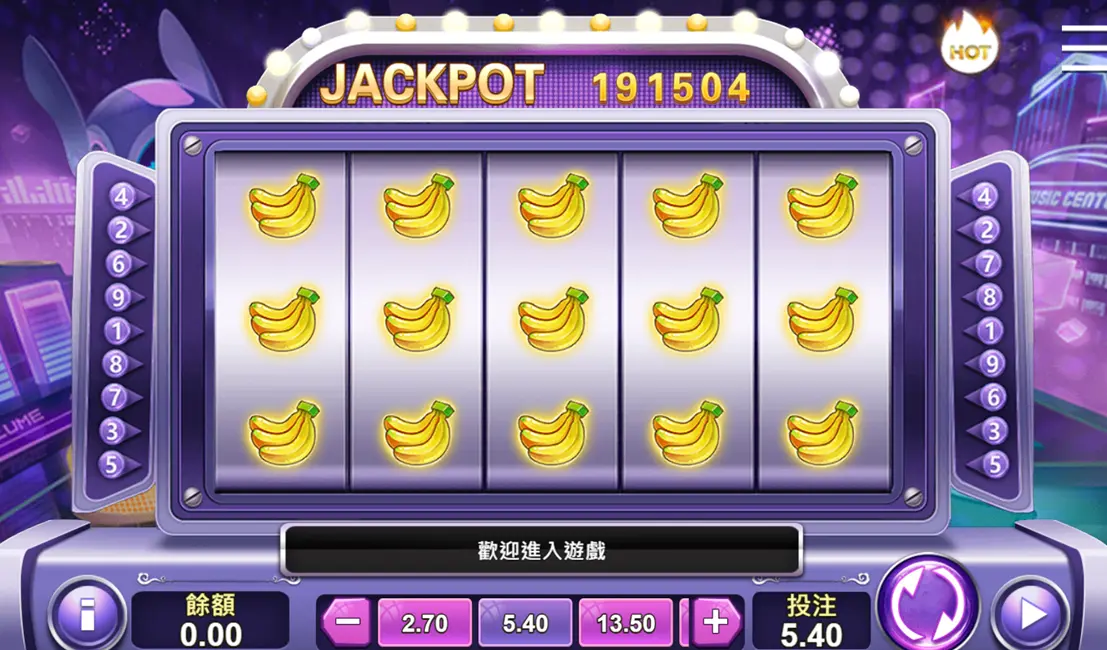Decrease the bet with minus button
1107x650 pixels.
click(348, 622)
